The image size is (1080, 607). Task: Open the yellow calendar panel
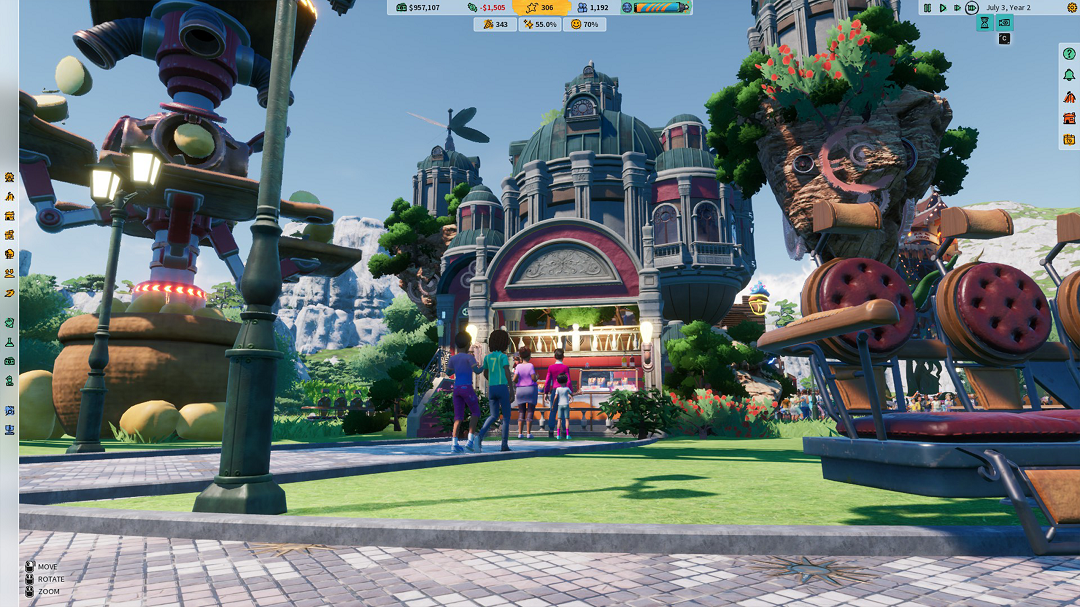tap(1069, 139)
